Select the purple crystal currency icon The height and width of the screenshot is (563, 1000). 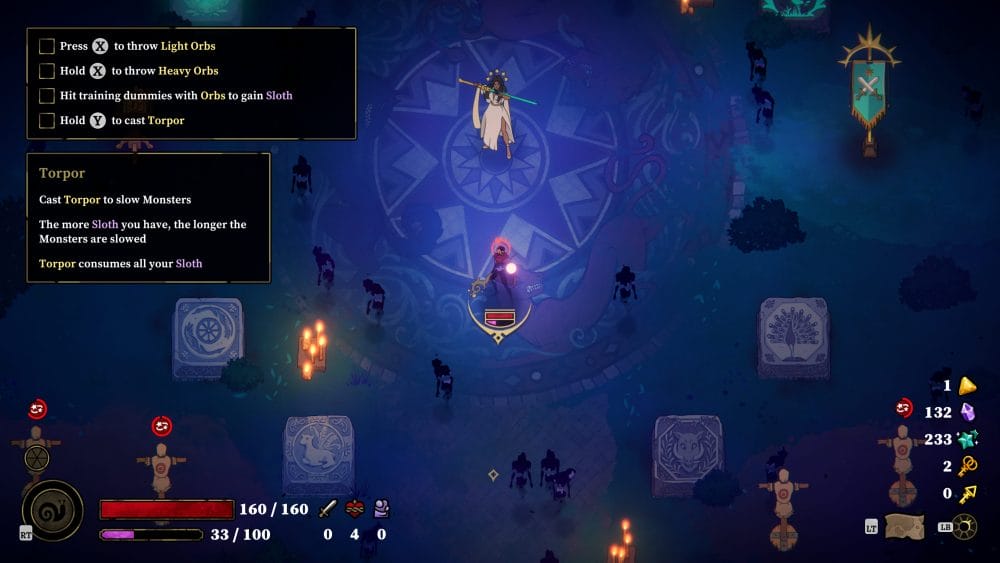click(x=967, y=412)
